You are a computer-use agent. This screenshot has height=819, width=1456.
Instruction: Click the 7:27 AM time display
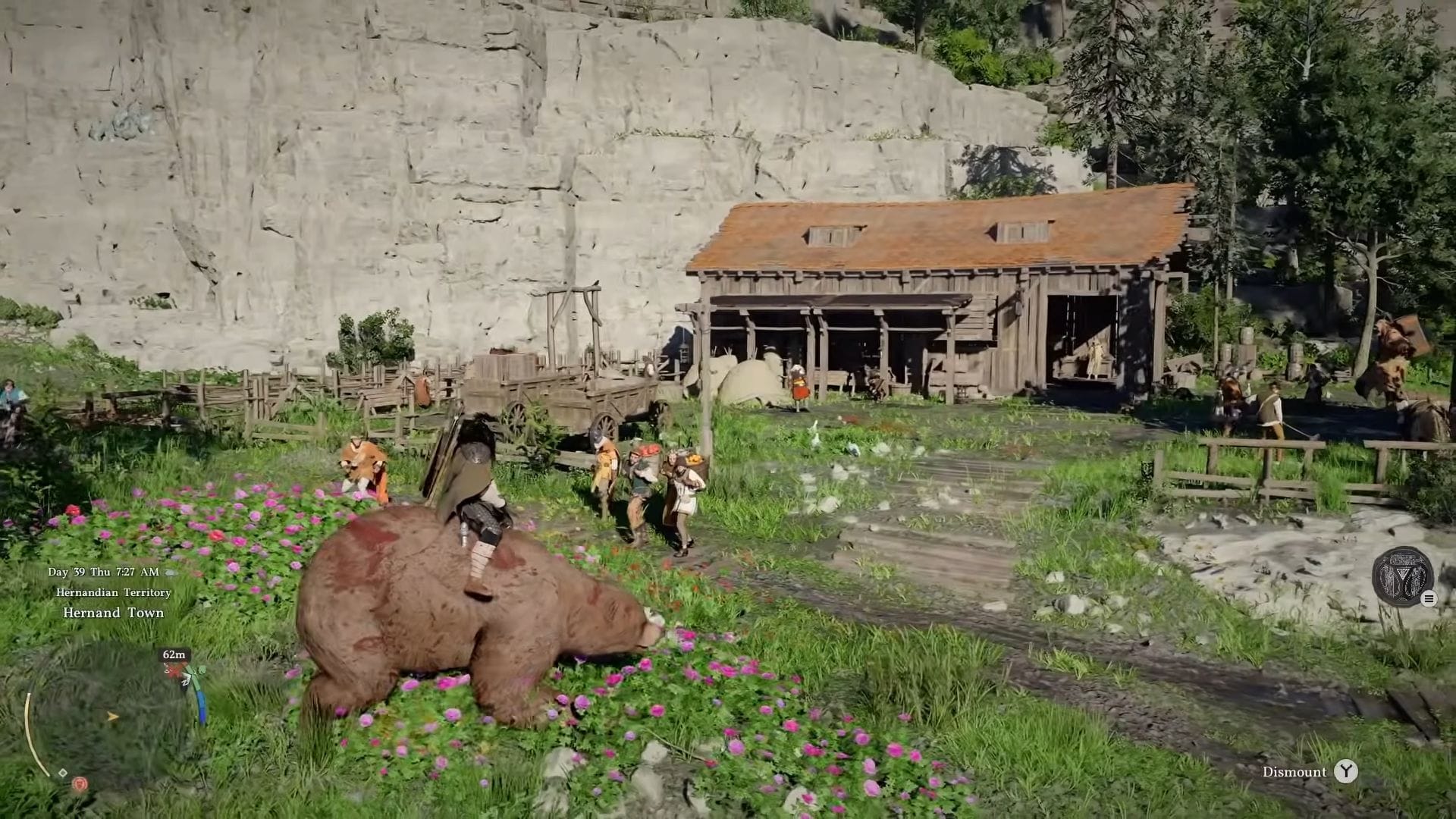pos(136,572)
